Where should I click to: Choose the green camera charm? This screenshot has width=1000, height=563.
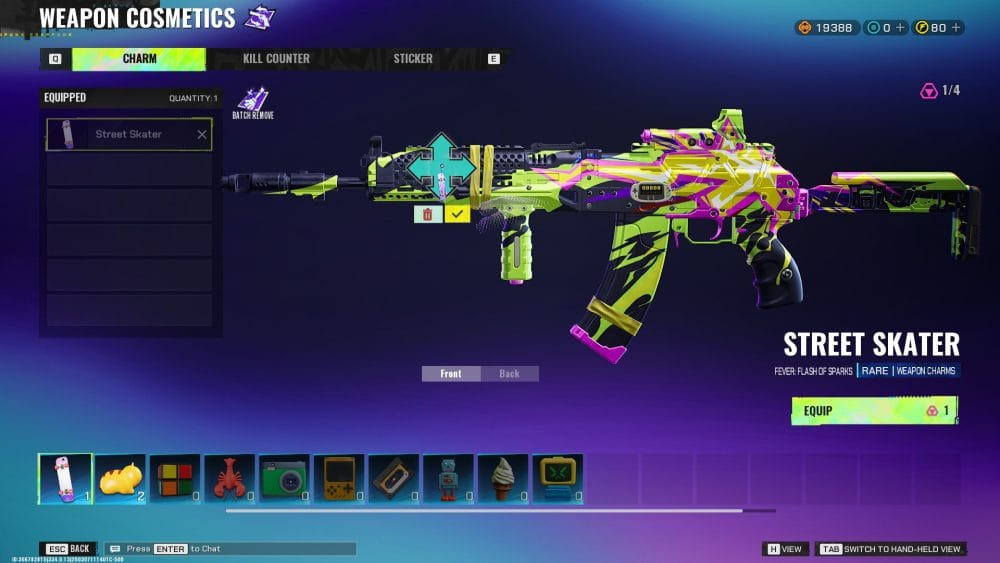(284, 478)
